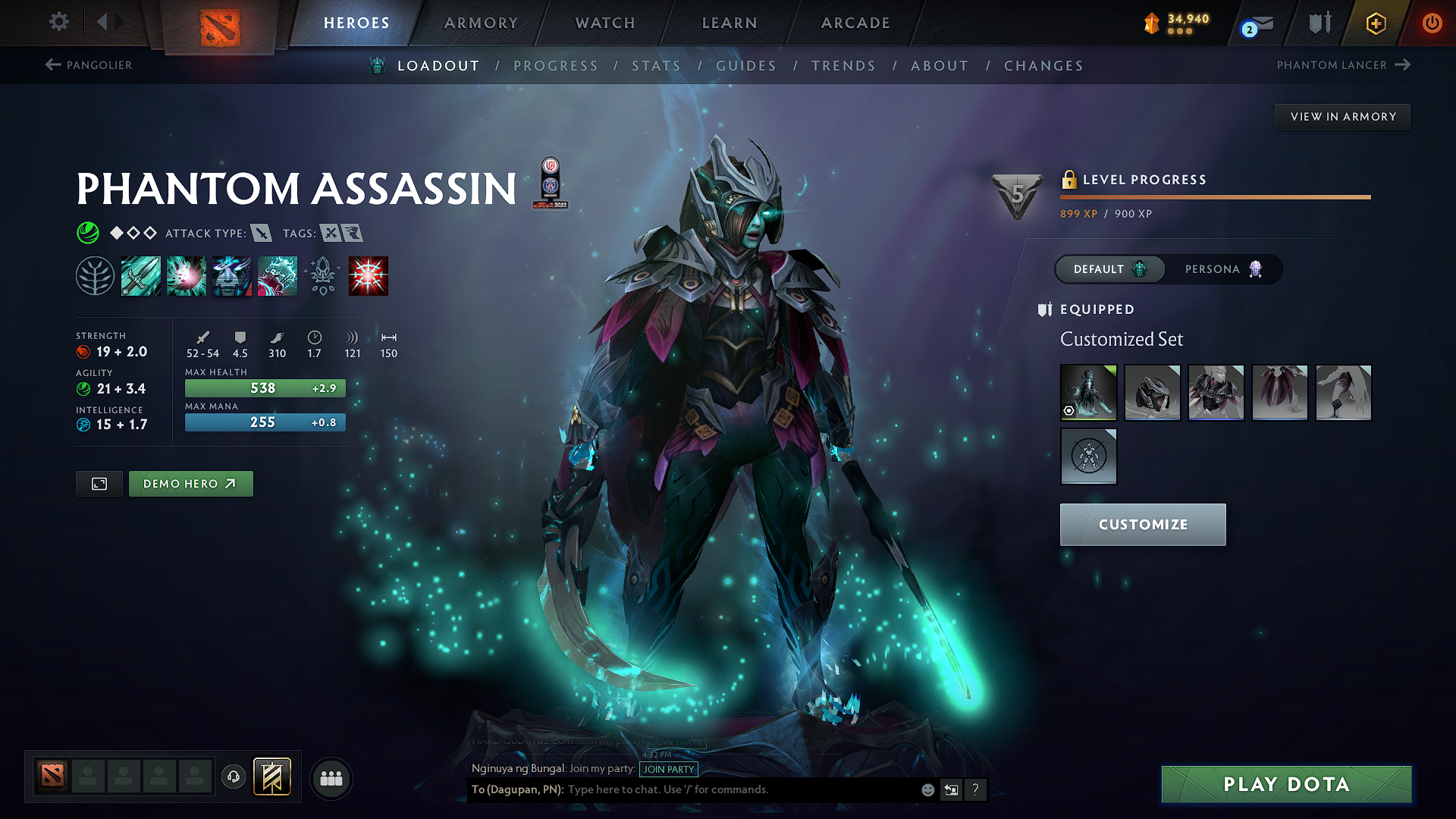Viewport: 1456px width, 819px height.
Task: Open Phantom Assassin's talent tree icon
Action: [x=96, y=275]
